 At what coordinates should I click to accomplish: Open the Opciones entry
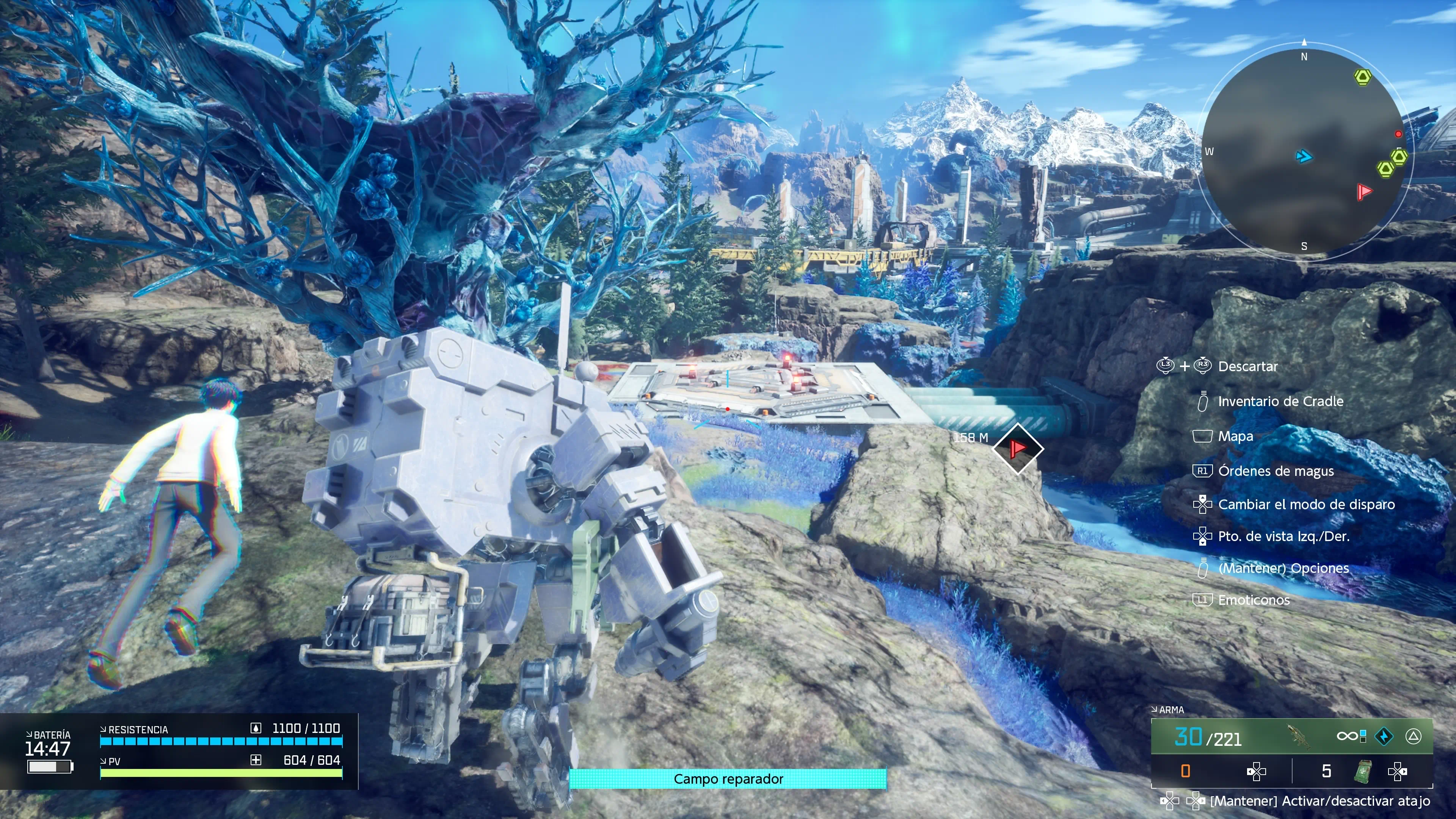[1283, 568]
